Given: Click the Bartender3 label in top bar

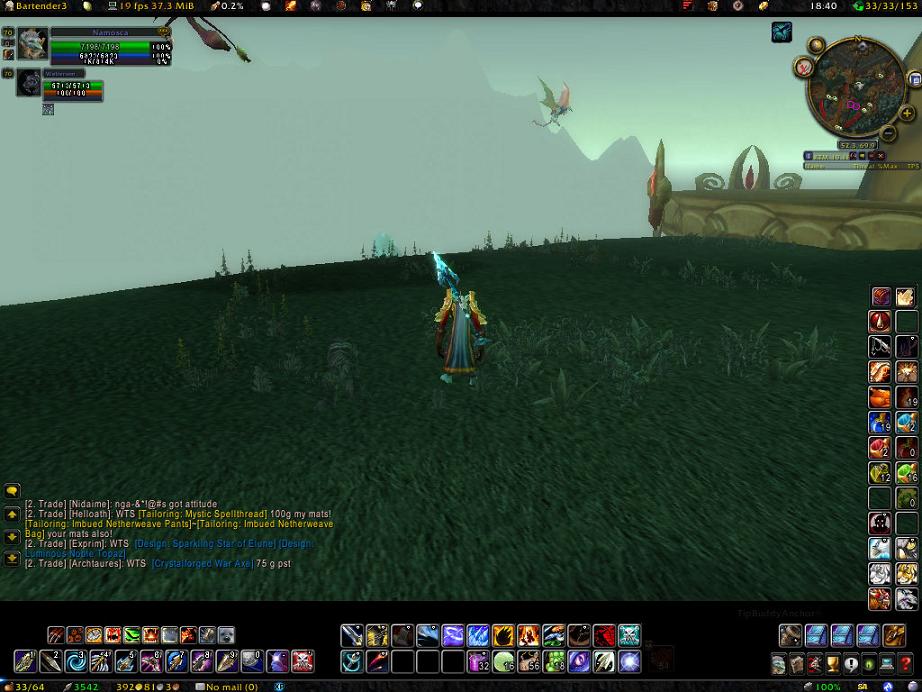Looking at the screenshot, I should pyautogui.click(x=38, y=6).
